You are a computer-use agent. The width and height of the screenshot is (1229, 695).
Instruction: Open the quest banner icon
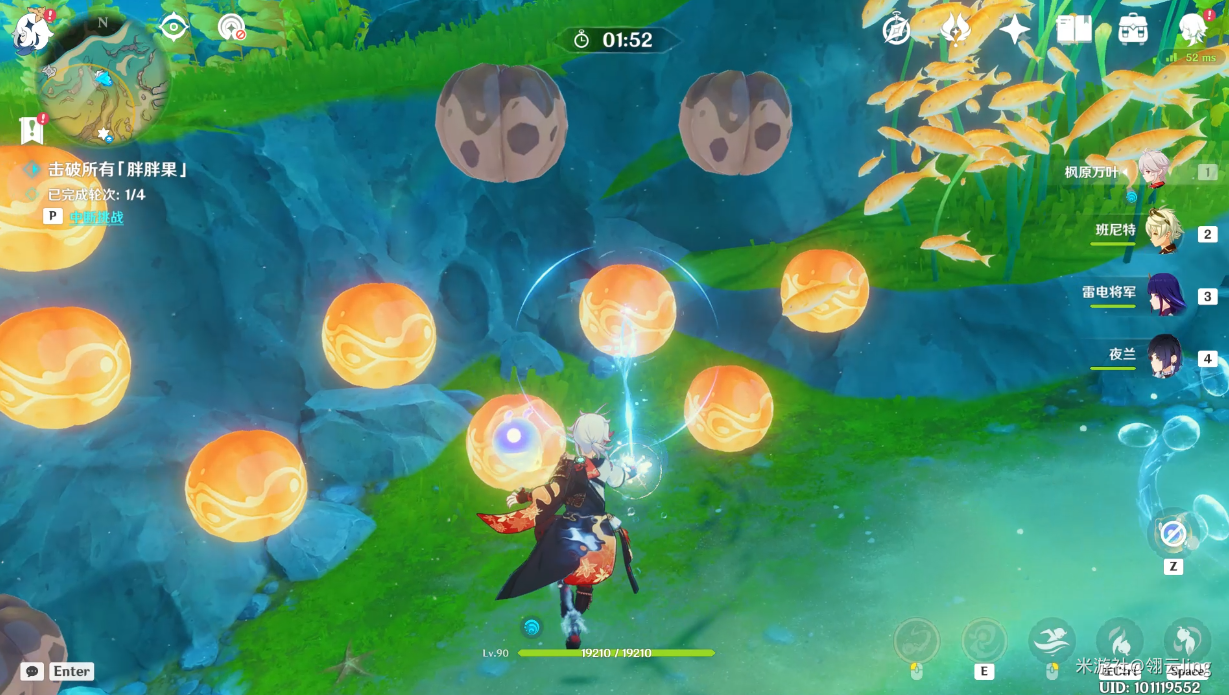[x=32, y=130]
